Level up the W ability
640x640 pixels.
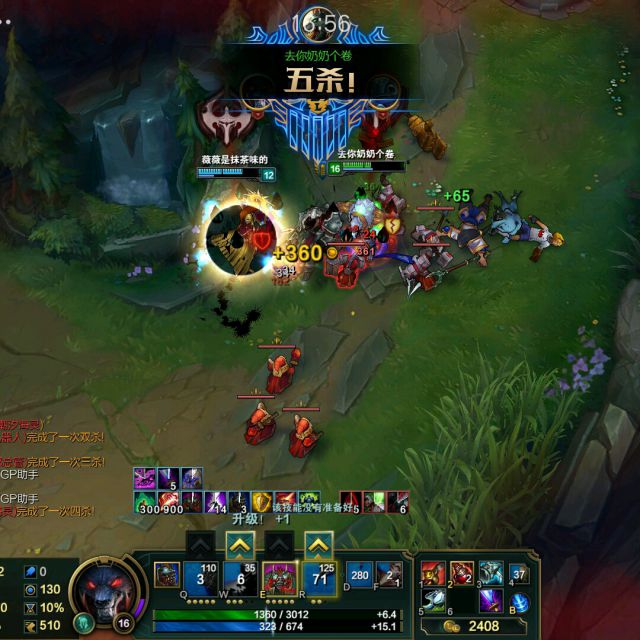[x=239, y=545]
